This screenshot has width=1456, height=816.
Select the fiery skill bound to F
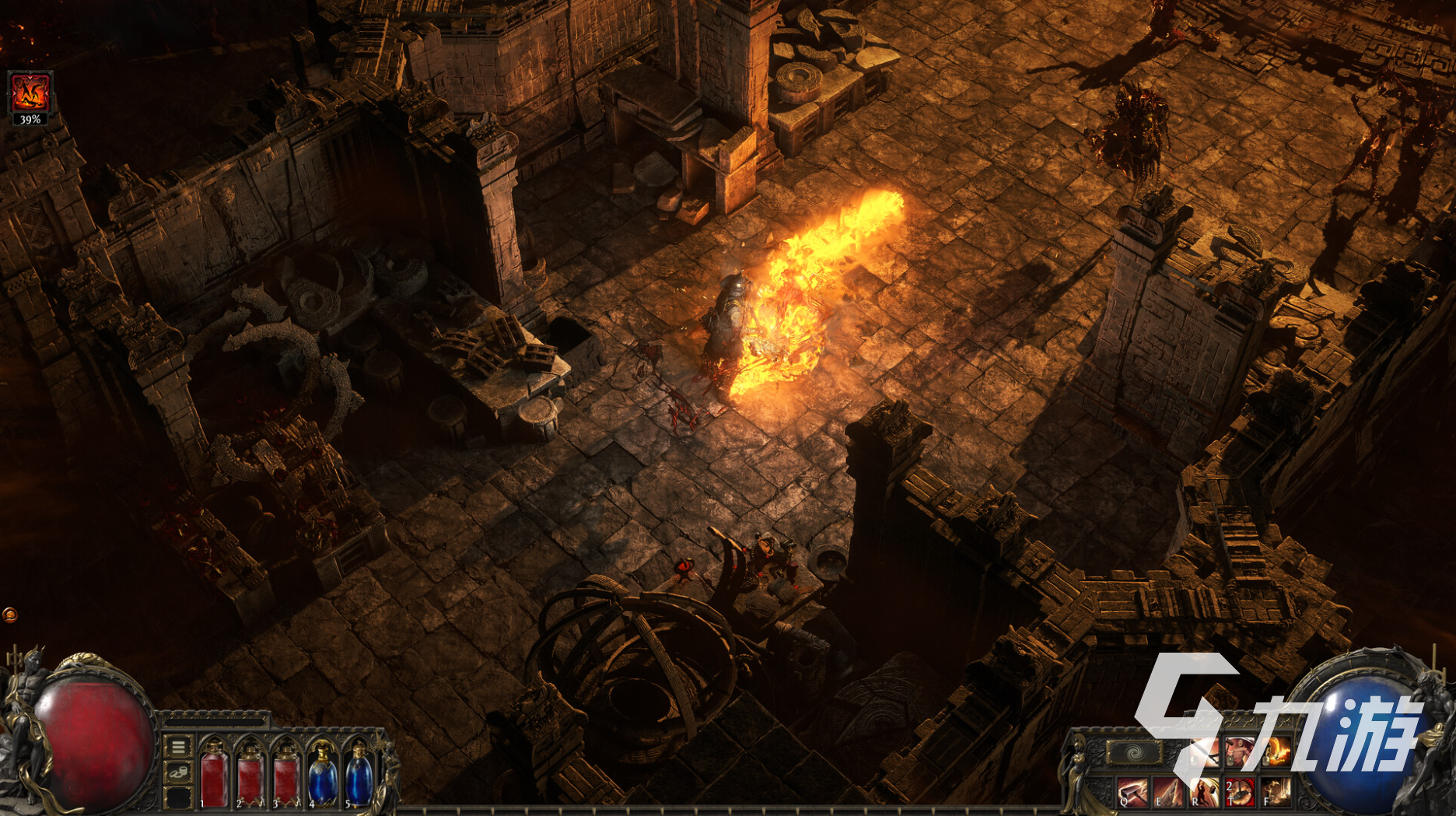pos(1276,792)
